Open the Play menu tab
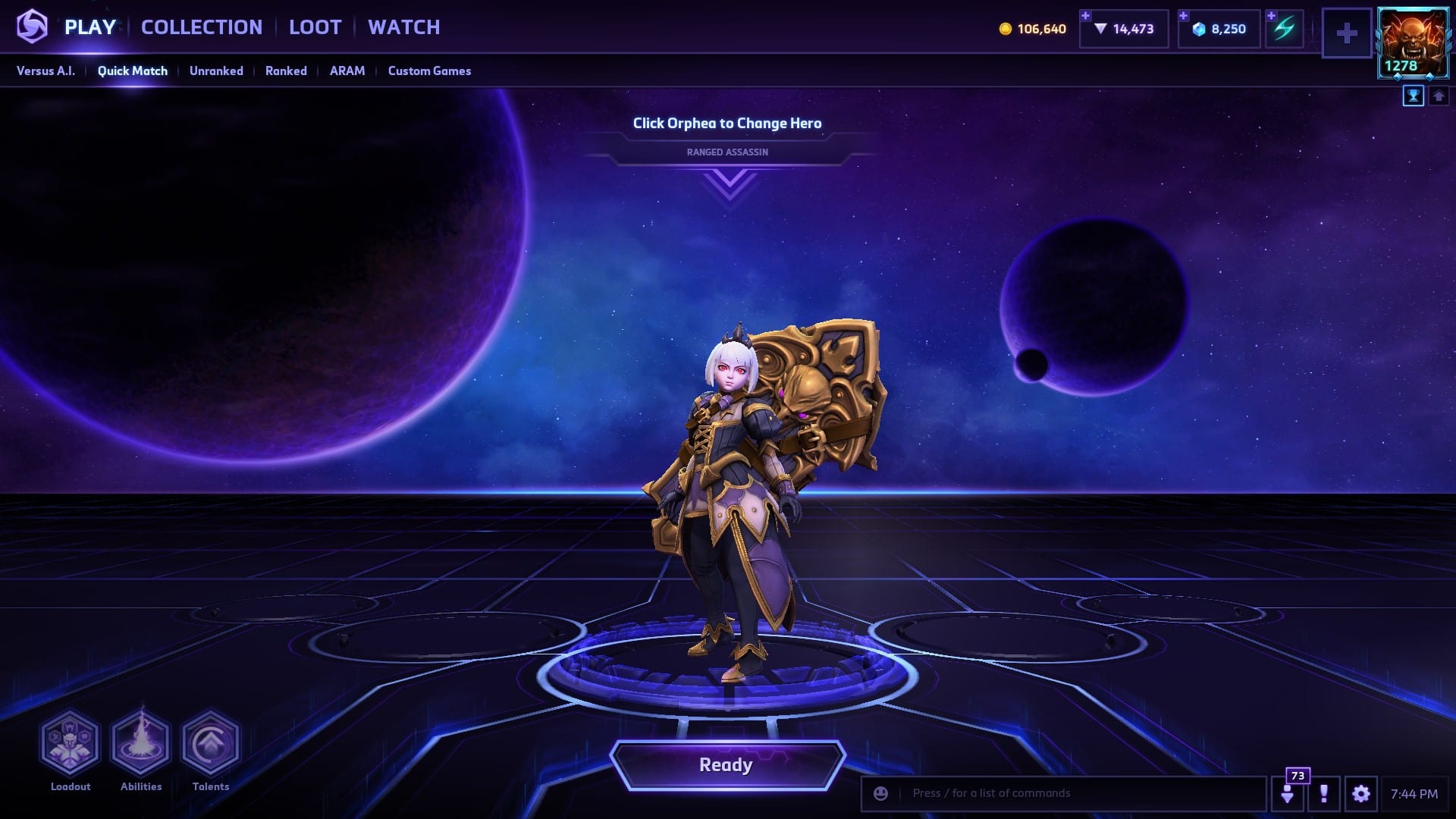 89,27
